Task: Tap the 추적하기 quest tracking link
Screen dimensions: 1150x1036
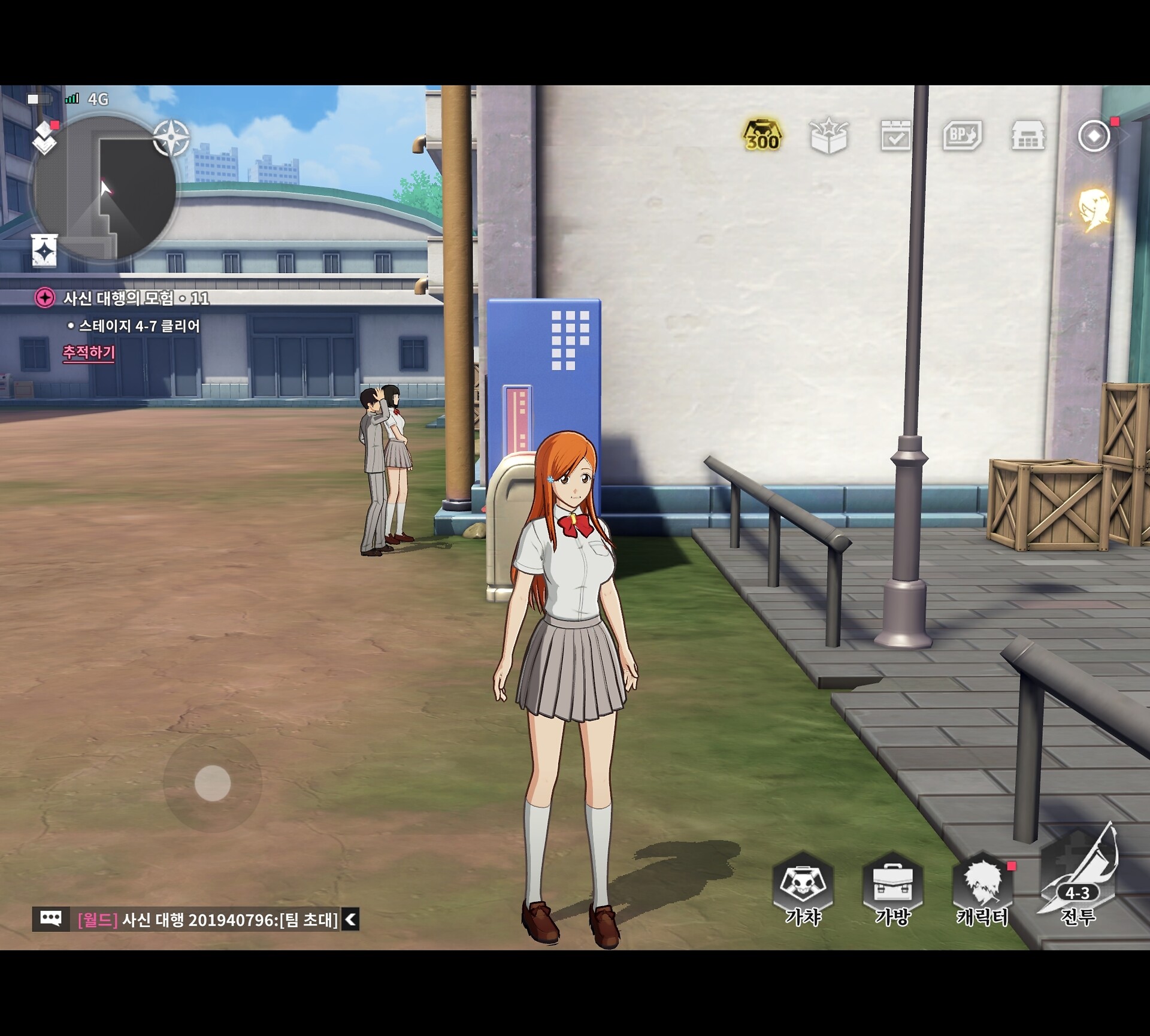Action: point(89,352)
